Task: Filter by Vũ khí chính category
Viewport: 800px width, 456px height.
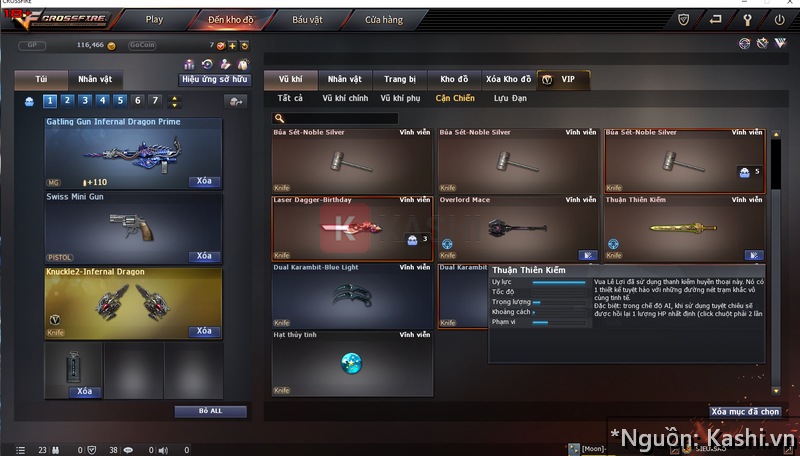Action: coord(345,98)
